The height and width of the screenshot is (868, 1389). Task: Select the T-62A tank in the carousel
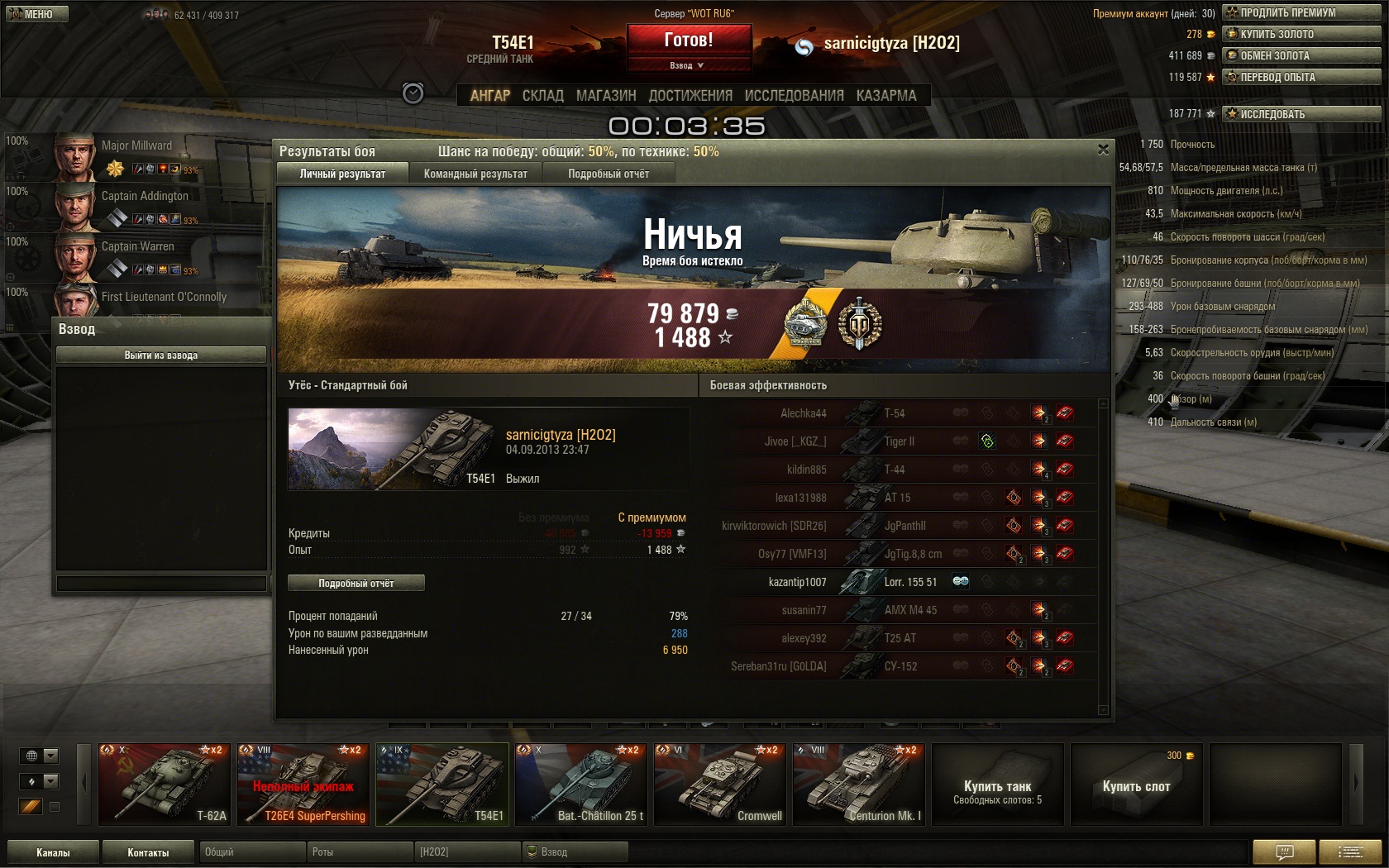(165, 785)
